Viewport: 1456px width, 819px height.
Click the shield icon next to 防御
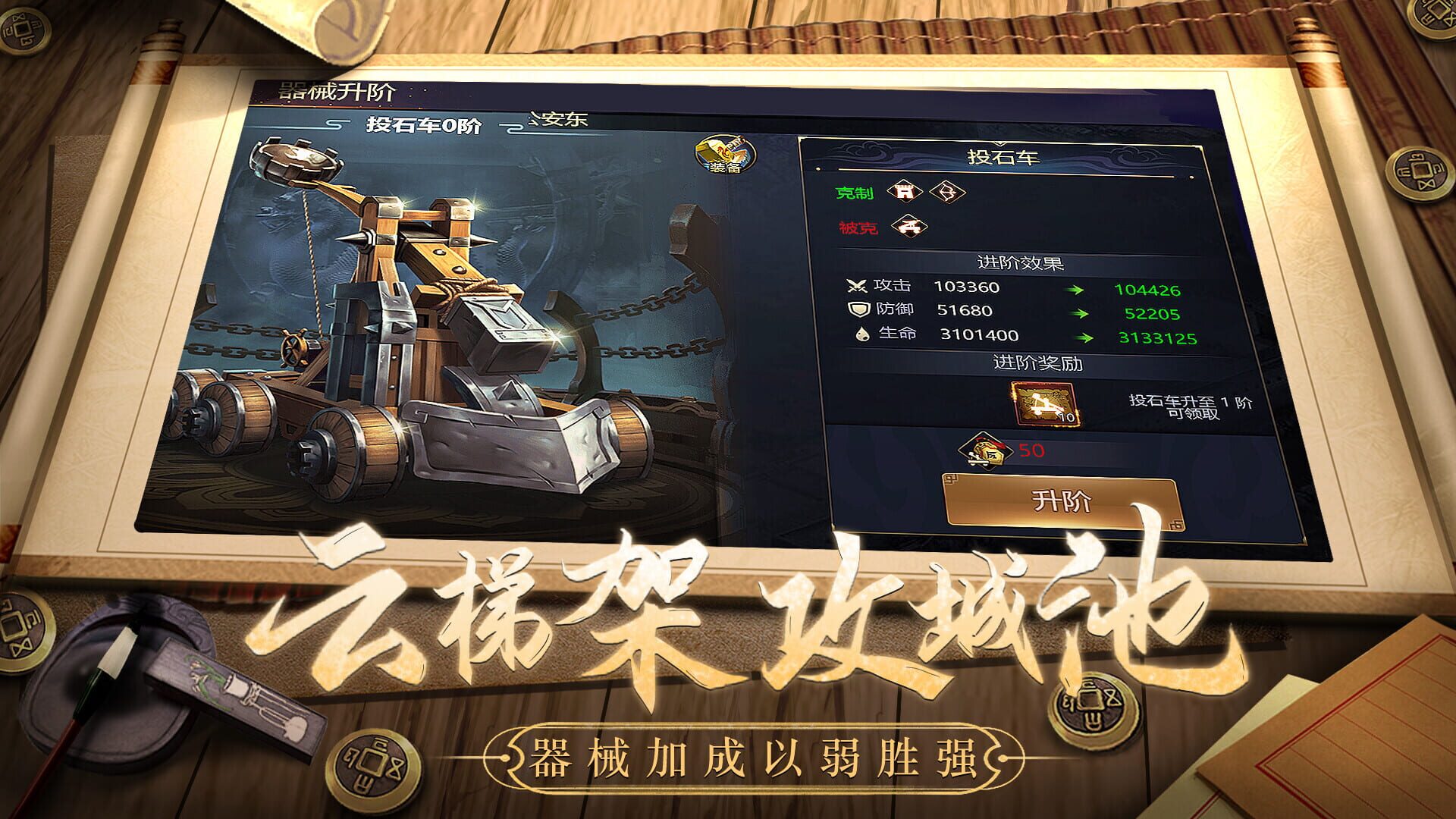[x=861, y=309]
